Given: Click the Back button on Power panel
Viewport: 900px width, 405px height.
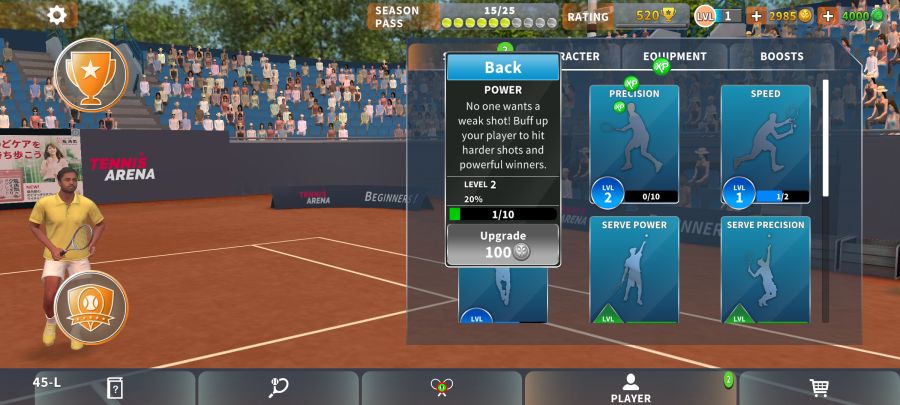Looking at the screenshot, I should (502, 67).
